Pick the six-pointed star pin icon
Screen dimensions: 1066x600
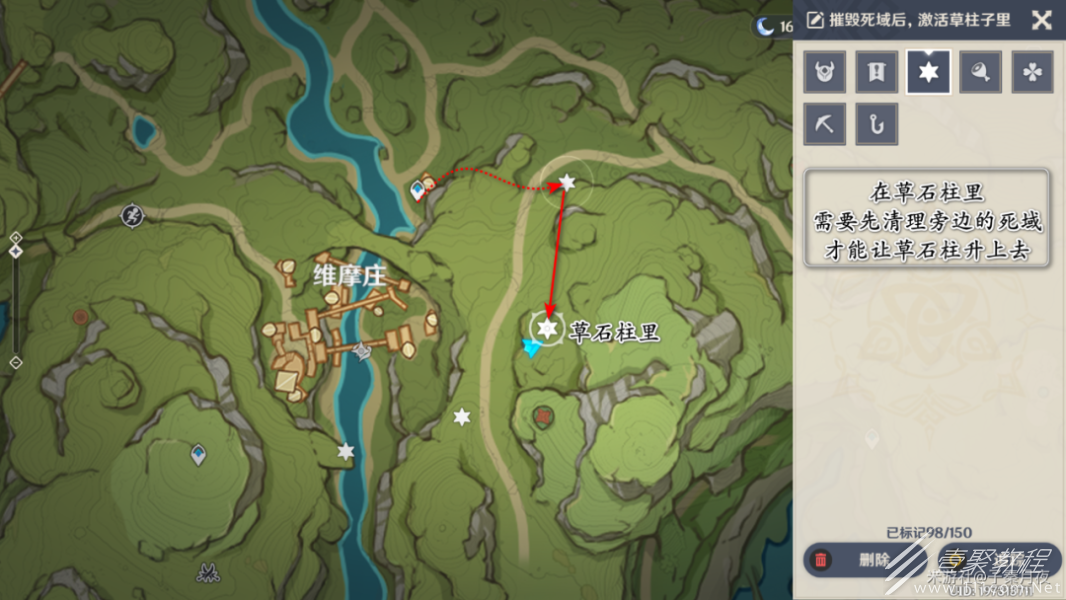click(929, 73)
